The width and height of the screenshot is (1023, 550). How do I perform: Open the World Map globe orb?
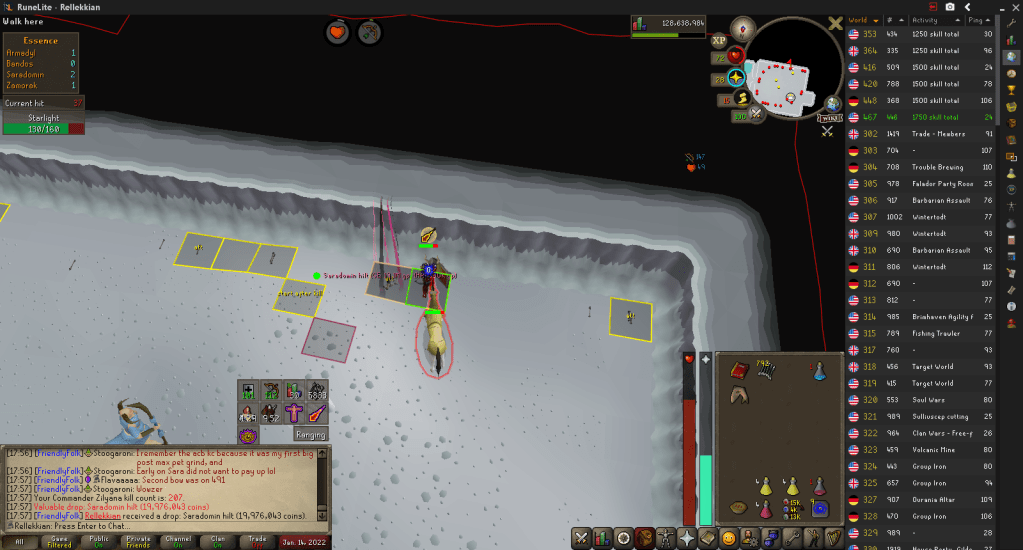pyautogui.click(x=833, y=104)
